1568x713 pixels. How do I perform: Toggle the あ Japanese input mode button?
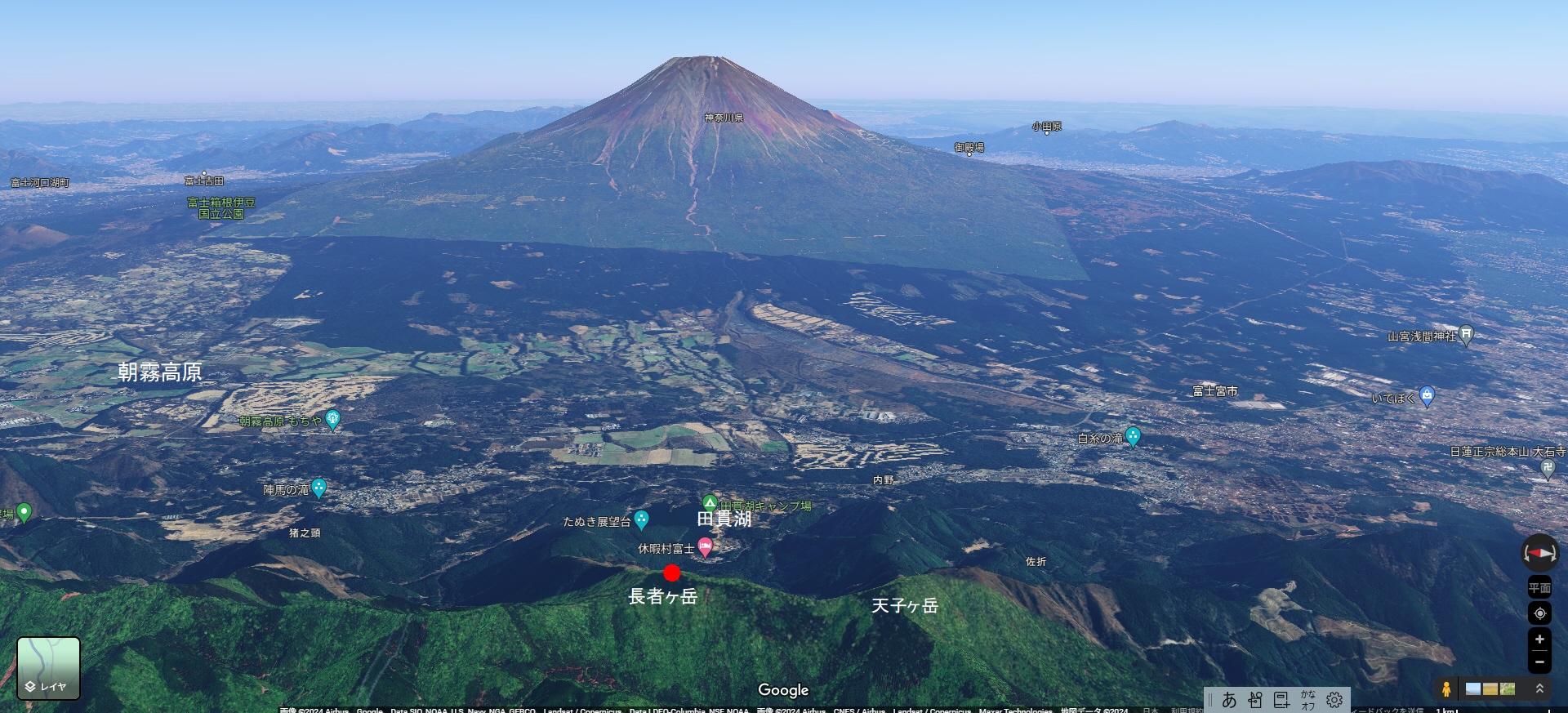point(1229,700)
